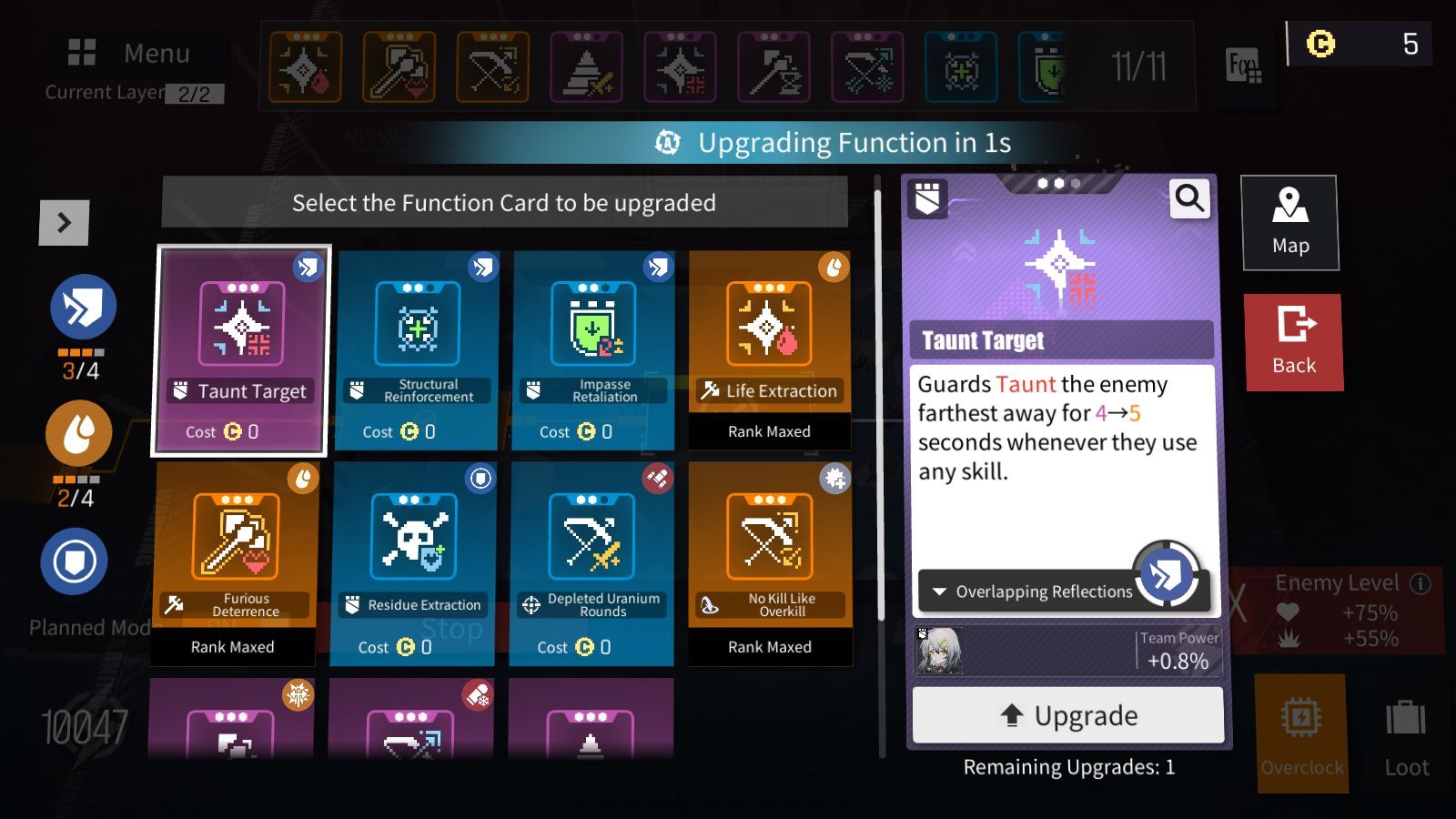Screen dimensions: 1456x819
Task: Expand the Overlapping Reflections dropdown
Action: (x=1033, y=591)
